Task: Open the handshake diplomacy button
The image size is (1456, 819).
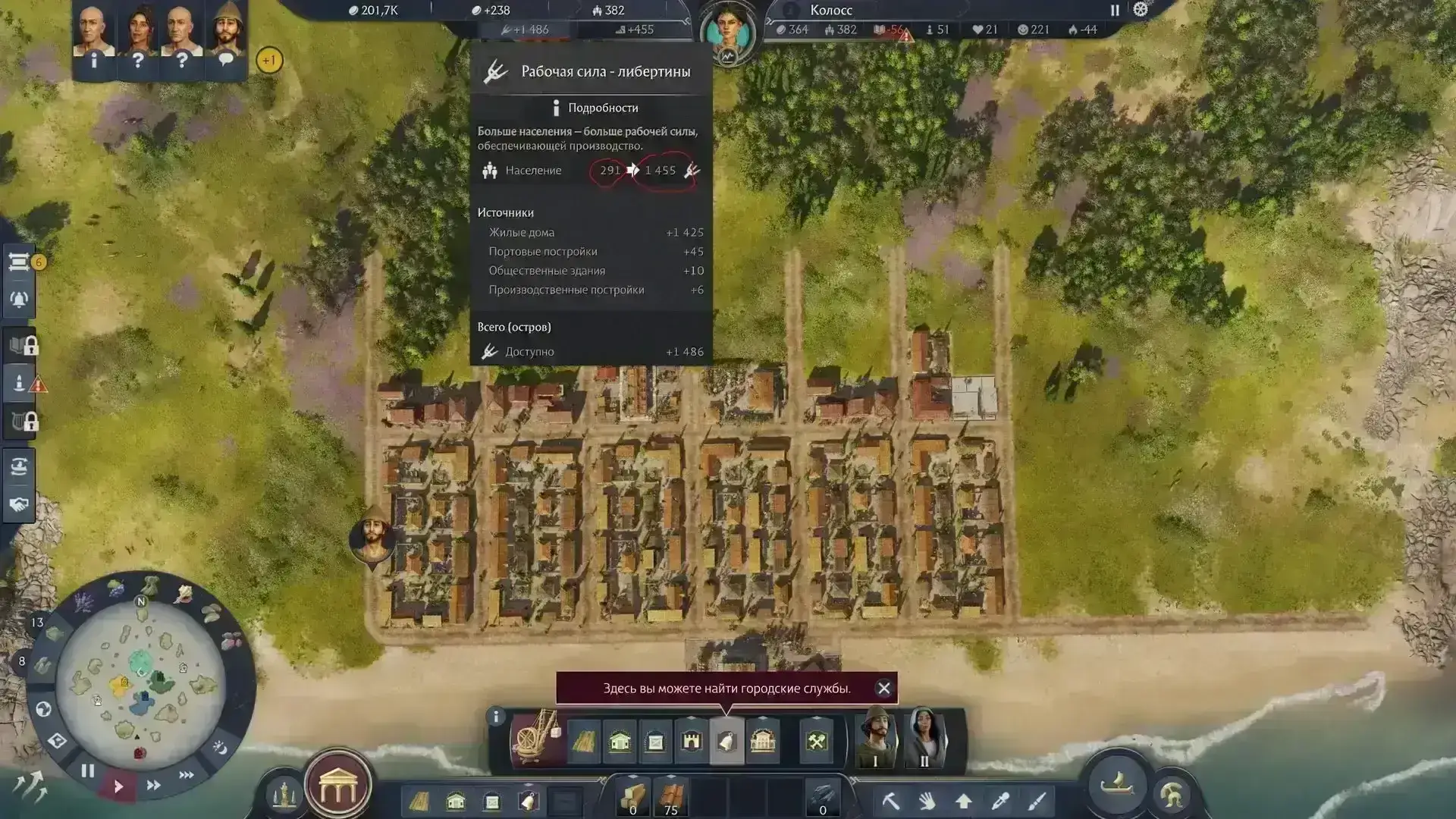Action: pyautogui.click(x=19, y=504)
